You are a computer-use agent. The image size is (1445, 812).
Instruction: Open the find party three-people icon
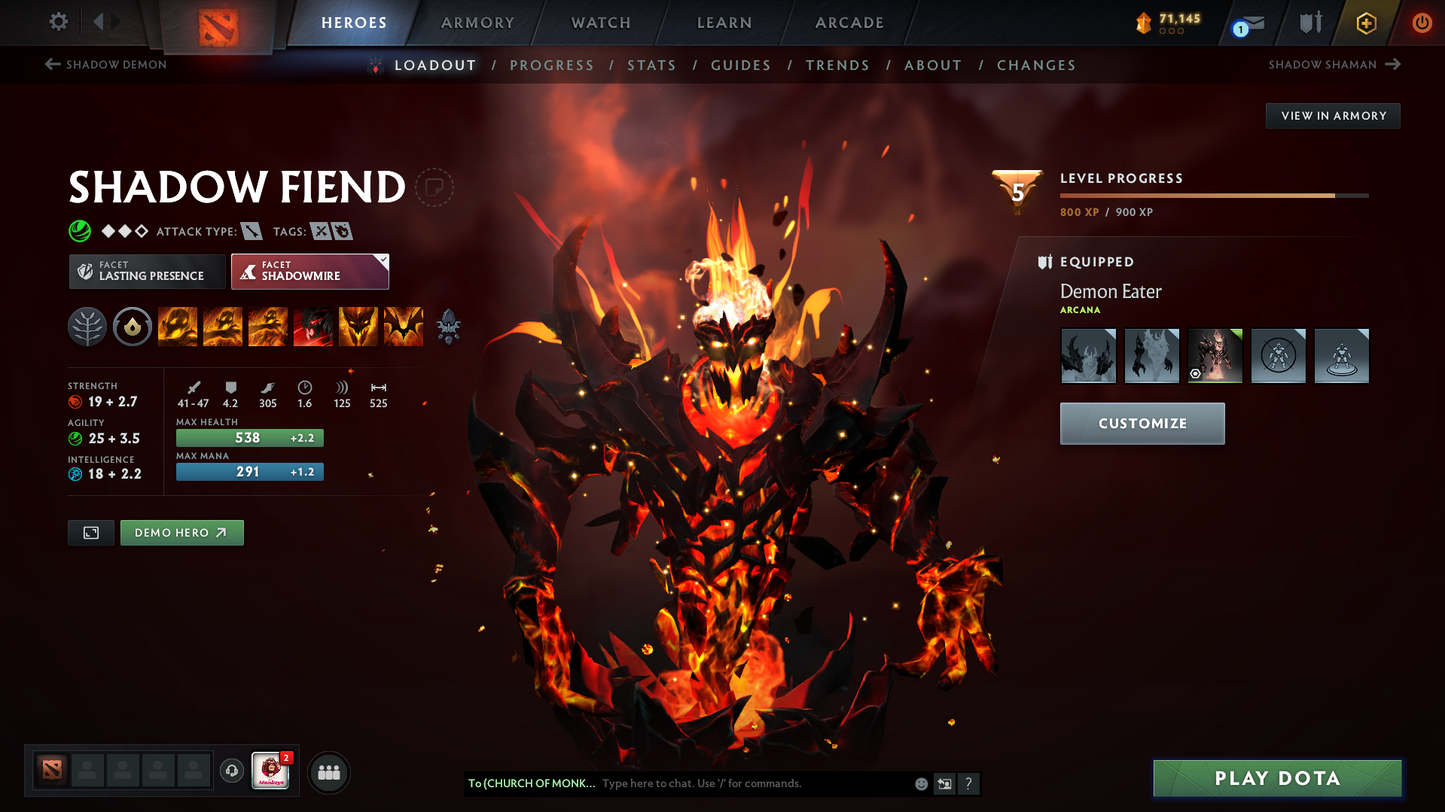(x=328, y=771)
